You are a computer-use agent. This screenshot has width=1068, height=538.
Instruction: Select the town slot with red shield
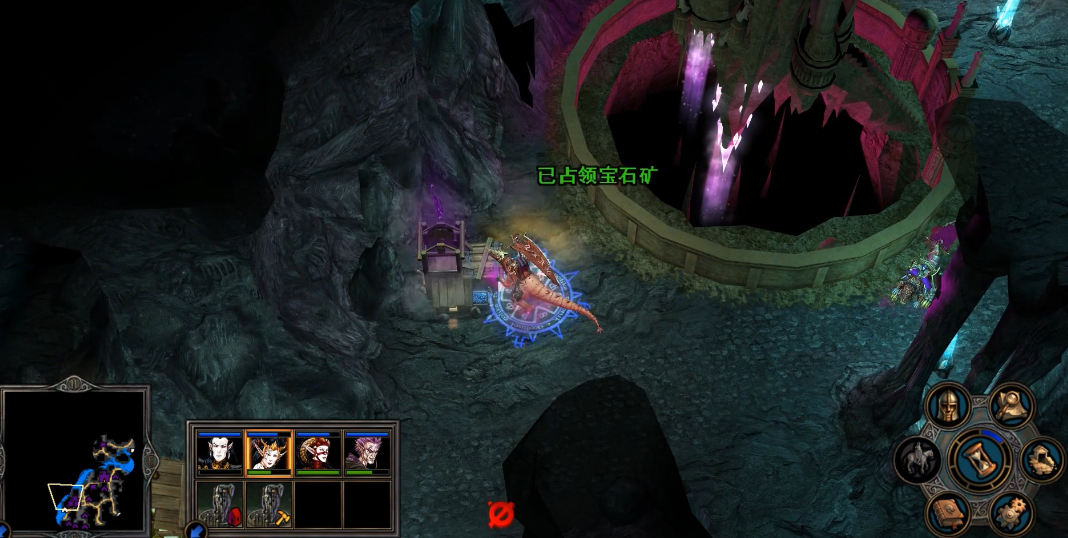pyautogui.click(x=219, y=503)
